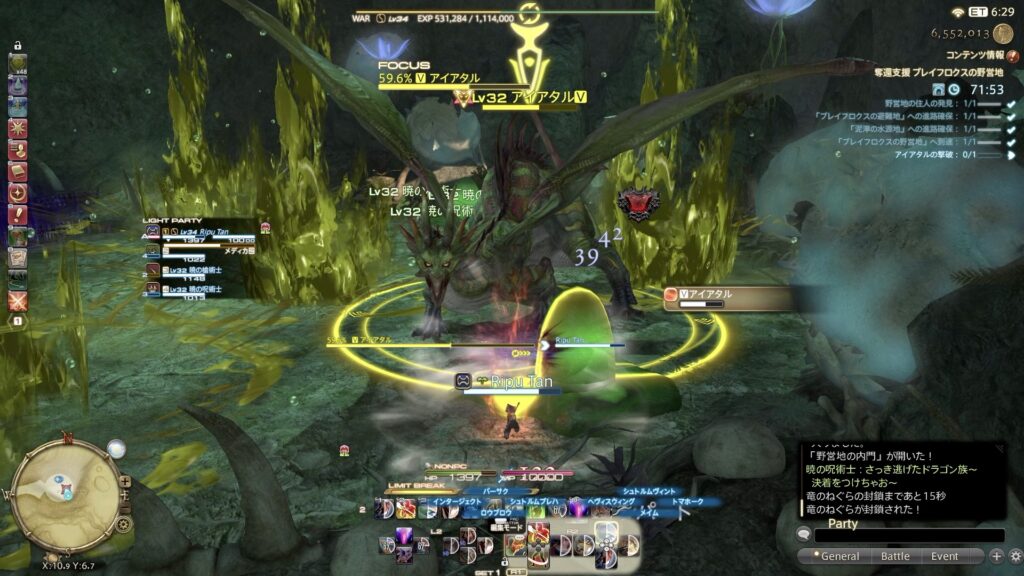The image size is (1024, 576).
Task: Zoom out the minimap with minus button
Action: coord(124,508)
